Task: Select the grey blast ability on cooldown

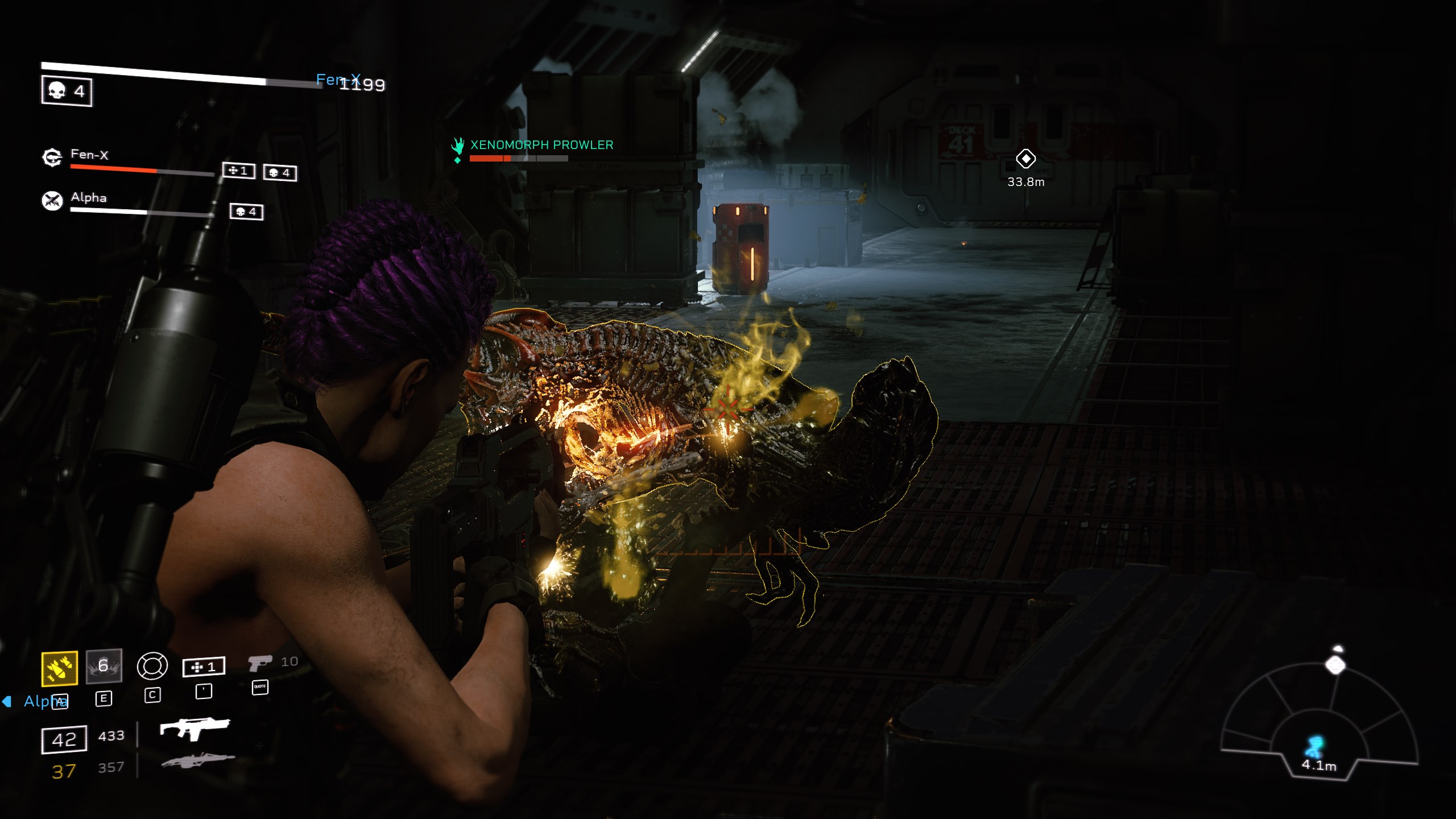Action: point(104,666)
